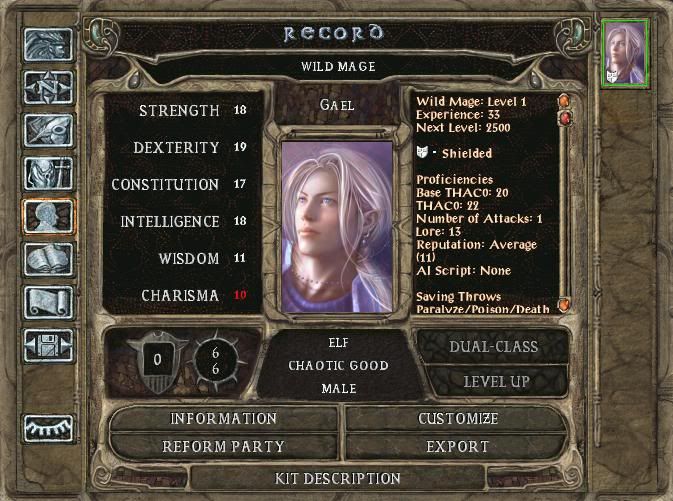Export the character

pos(457,447)
